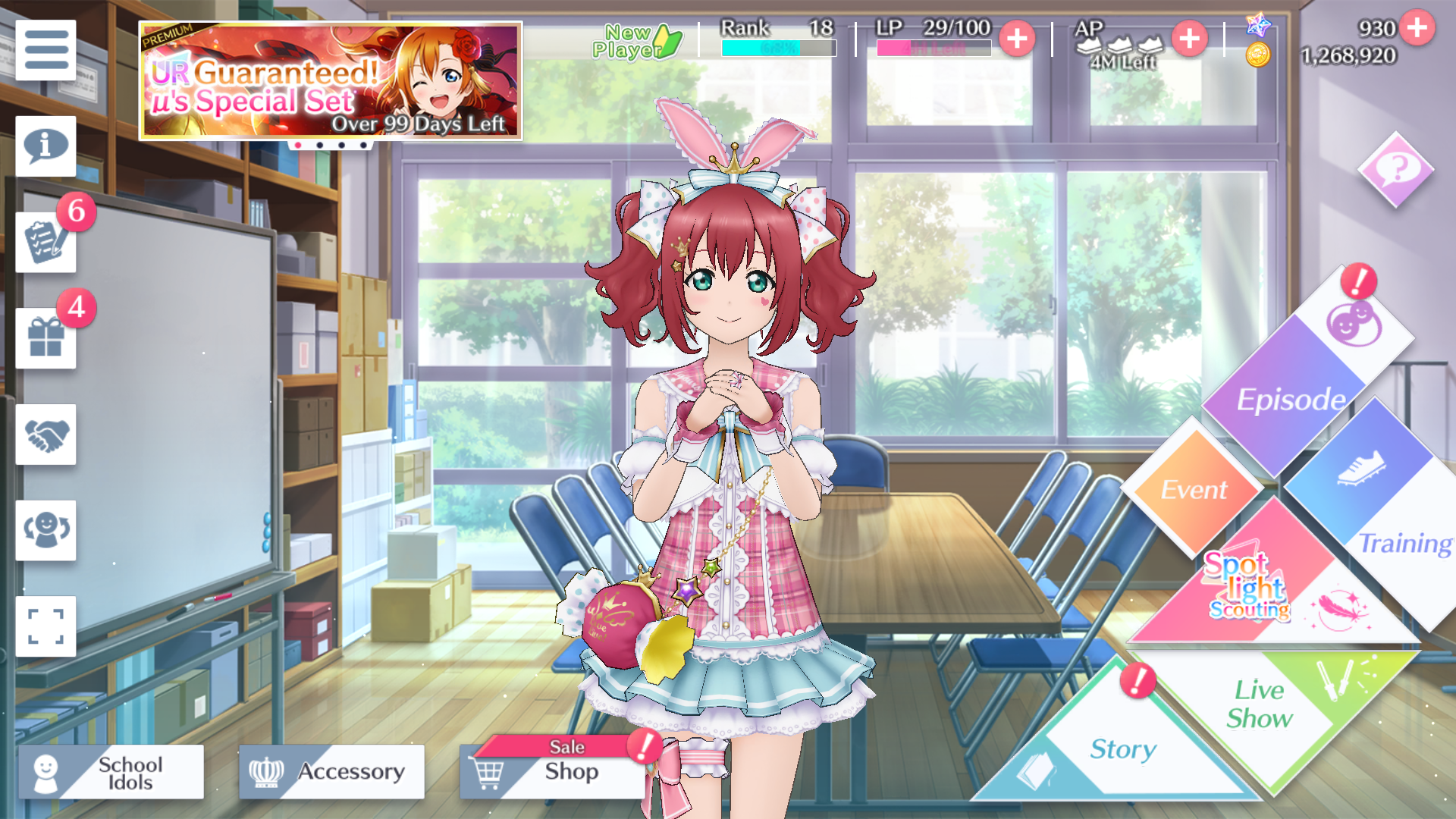
Task: Go to the Event screen
Action: point(1193,489)
